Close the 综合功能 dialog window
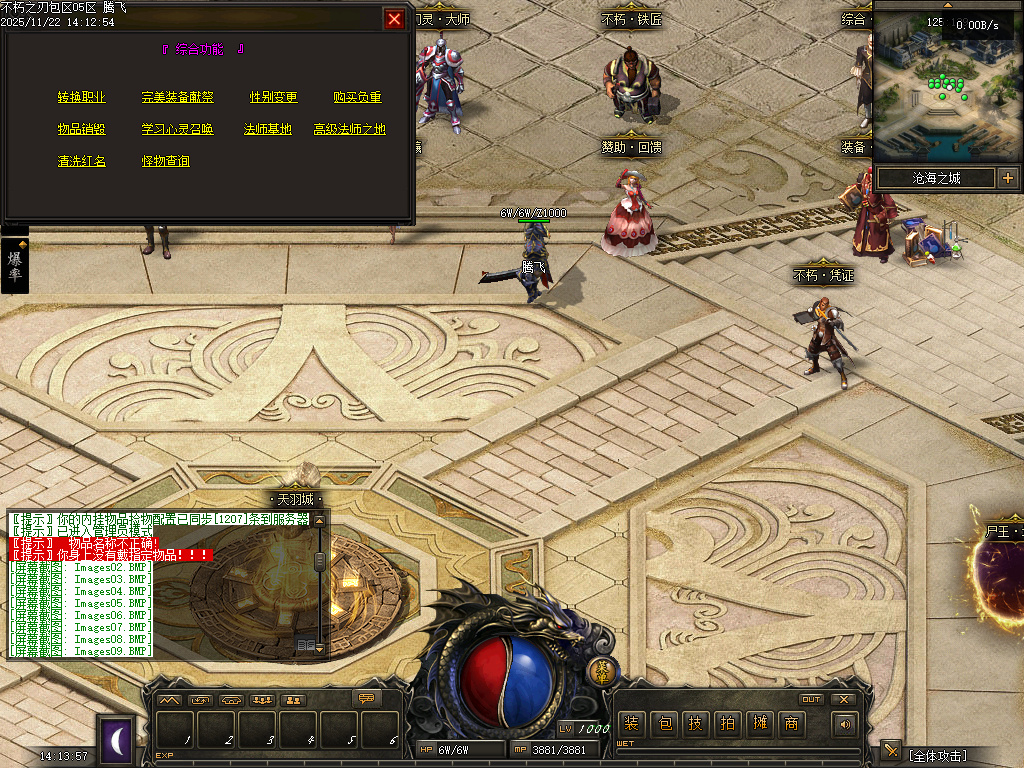Viewport: 1024px width, 768px height. pyautogui.click(x=395, y=19)
